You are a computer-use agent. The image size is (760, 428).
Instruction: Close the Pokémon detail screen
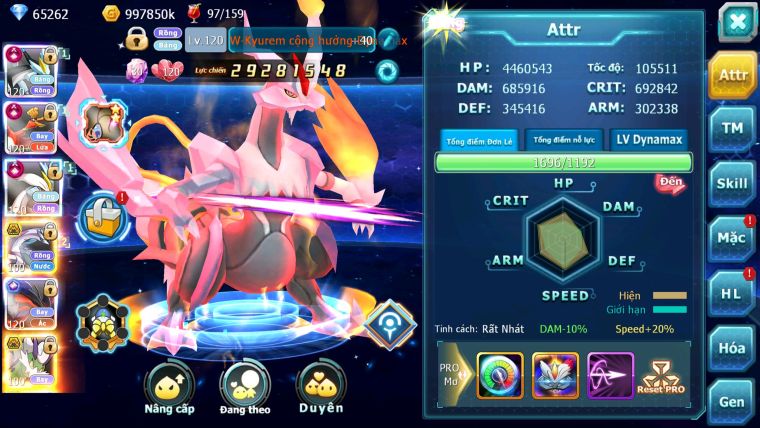pyautogui.click(x=736, y=21)
